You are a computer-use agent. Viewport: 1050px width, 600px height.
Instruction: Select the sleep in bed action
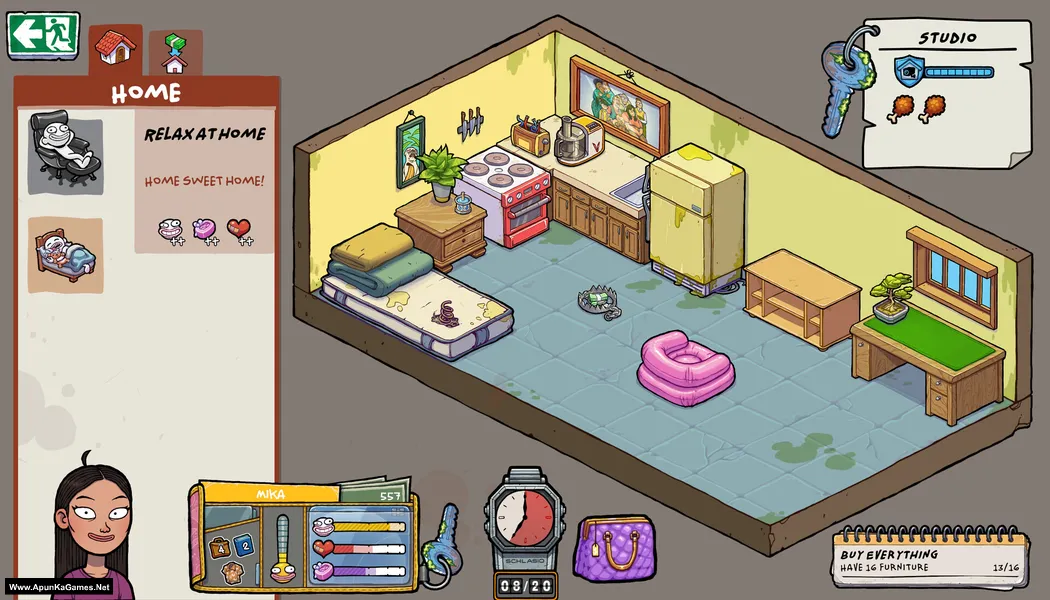click(65, 254)
